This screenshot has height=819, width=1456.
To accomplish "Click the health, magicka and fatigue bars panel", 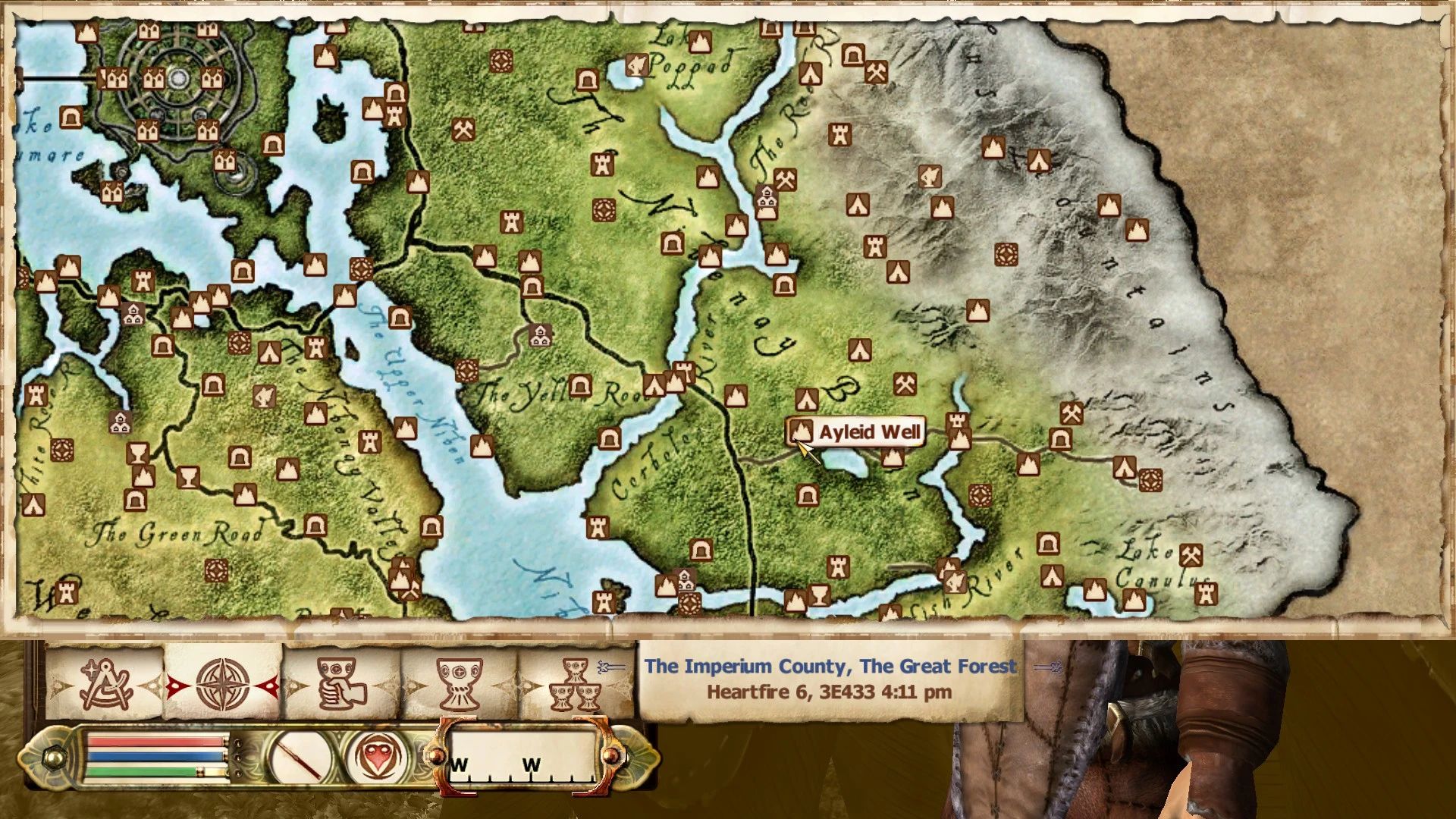I will [x=157, y=756].
